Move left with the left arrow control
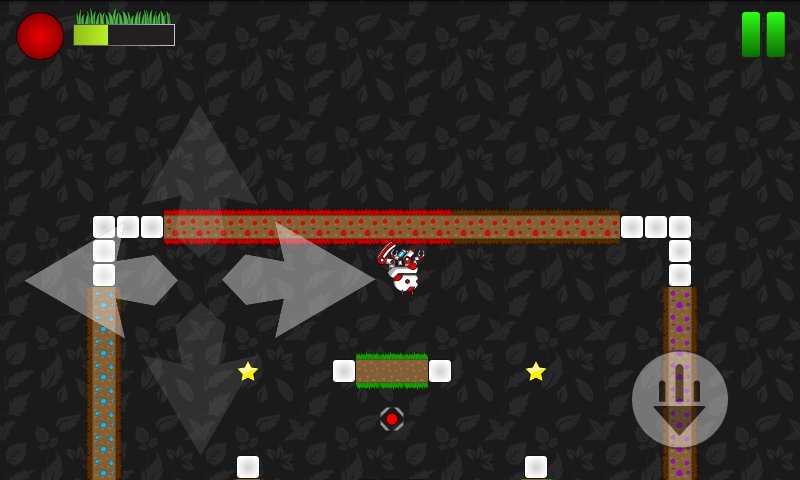This screenshot has width=800, height=480. (95, 280)
